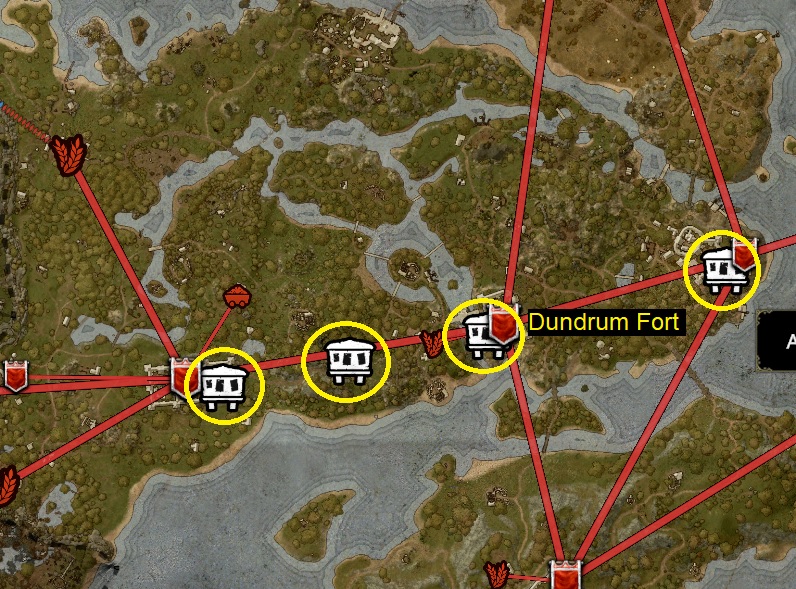Screen dimensions: 796x589
Task: Click the Dundrum Fort name label
Action: (604, 322)
